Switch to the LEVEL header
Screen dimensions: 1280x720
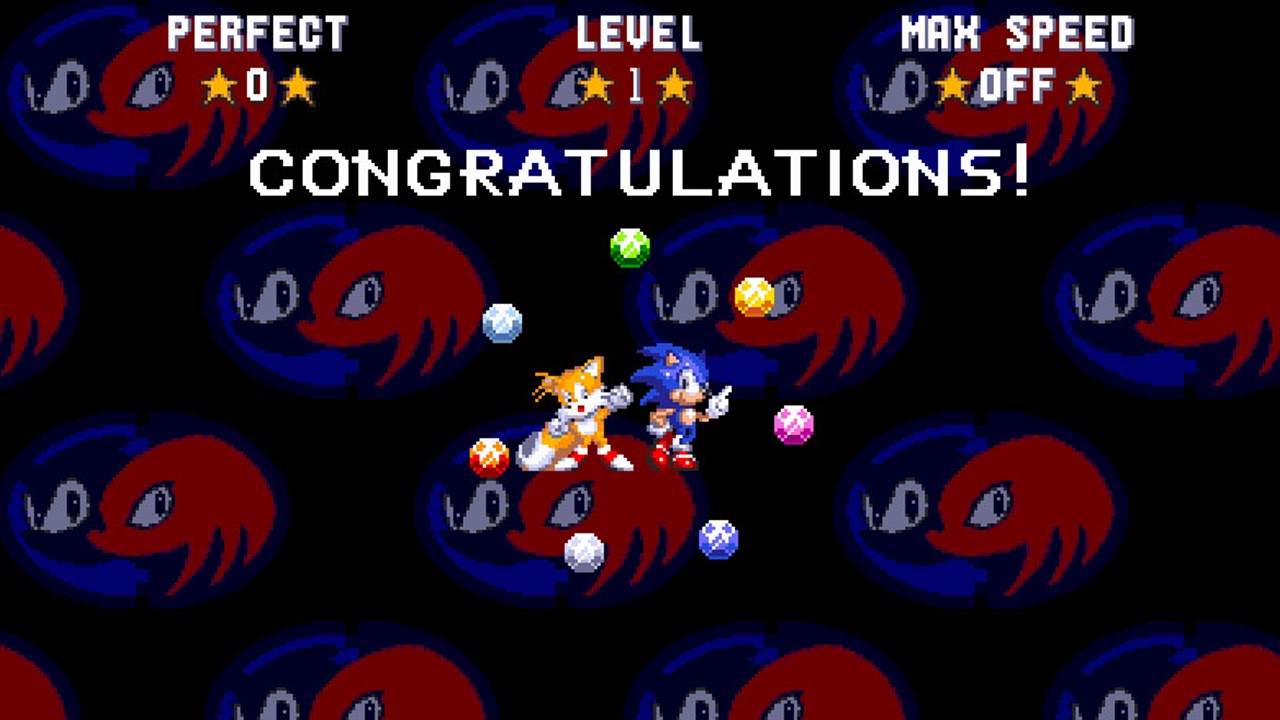coord(641,33)
